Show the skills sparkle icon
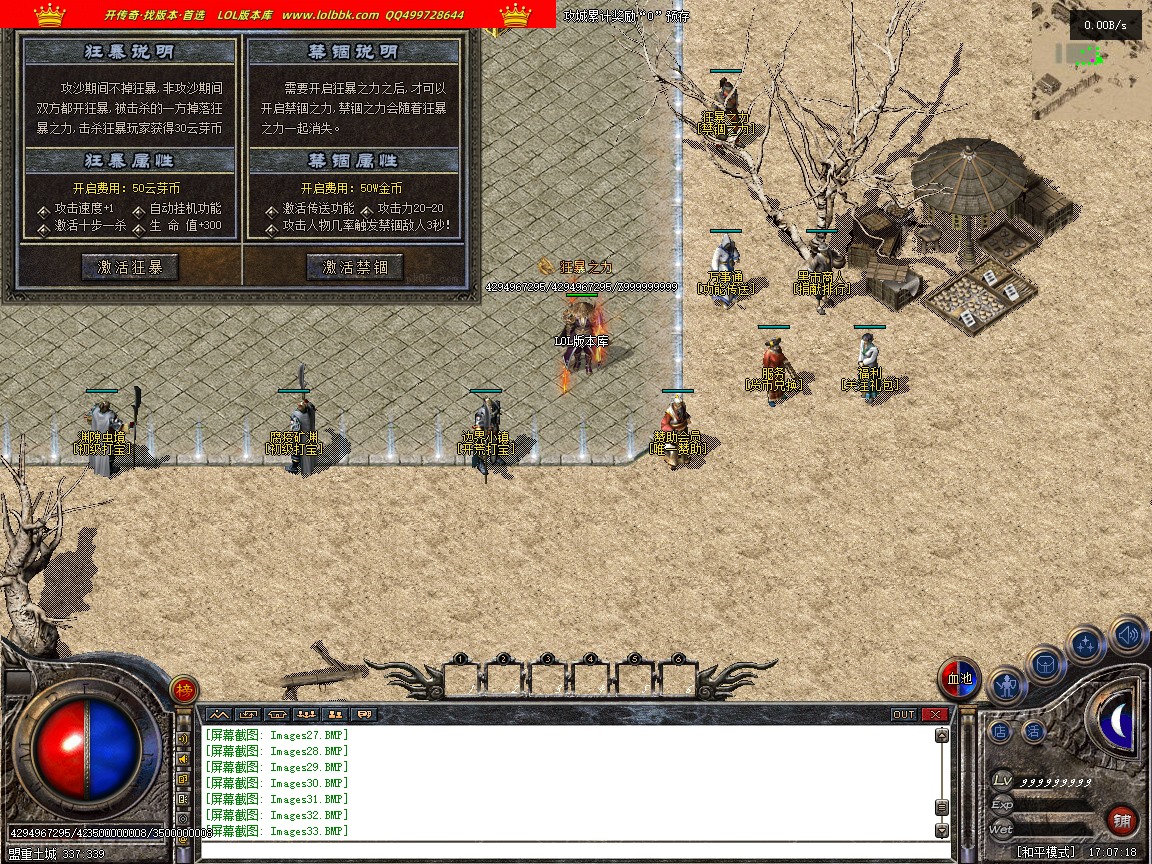The height and width of the screenshot is (864, 1152). coord(1087,644)
